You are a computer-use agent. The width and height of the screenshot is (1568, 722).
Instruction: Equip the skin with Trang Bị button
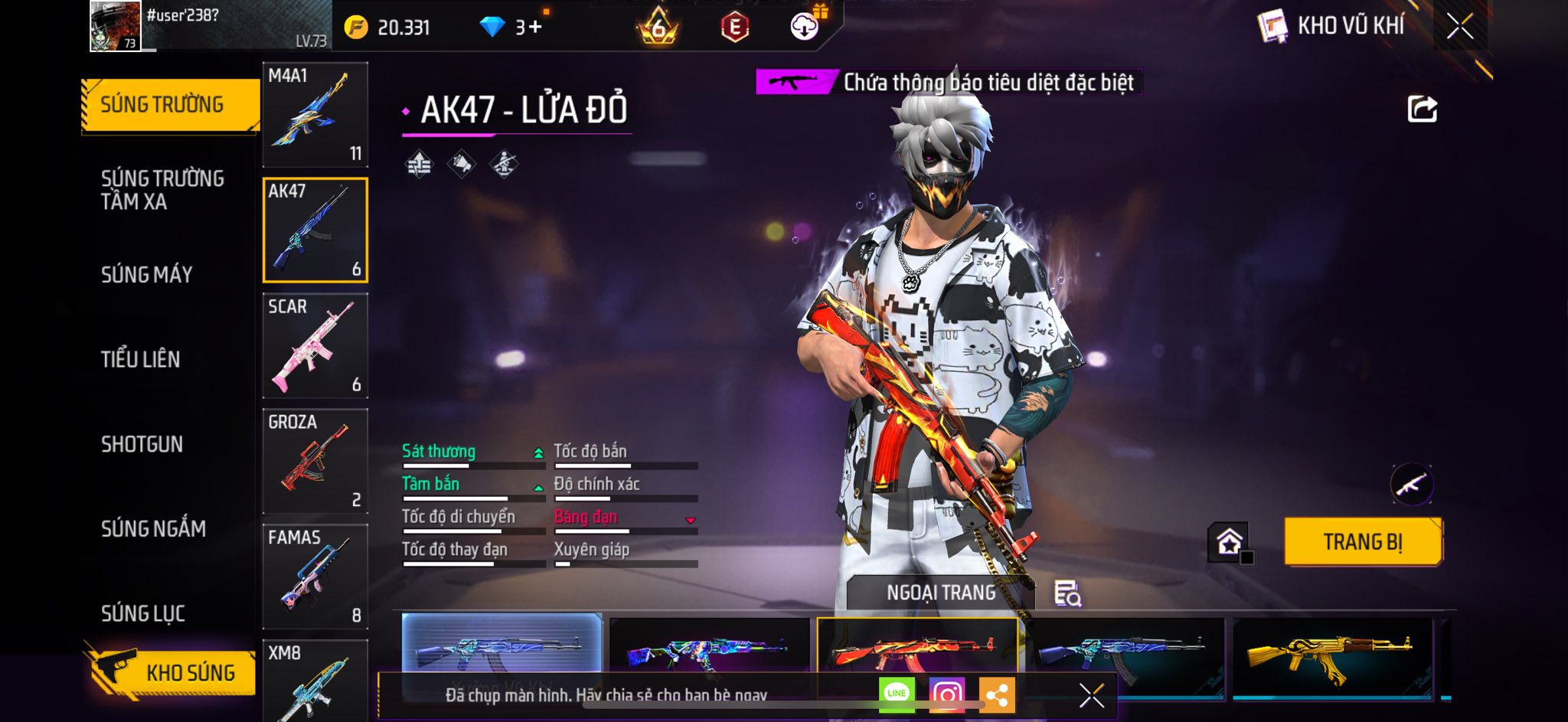coord(1363,542)
